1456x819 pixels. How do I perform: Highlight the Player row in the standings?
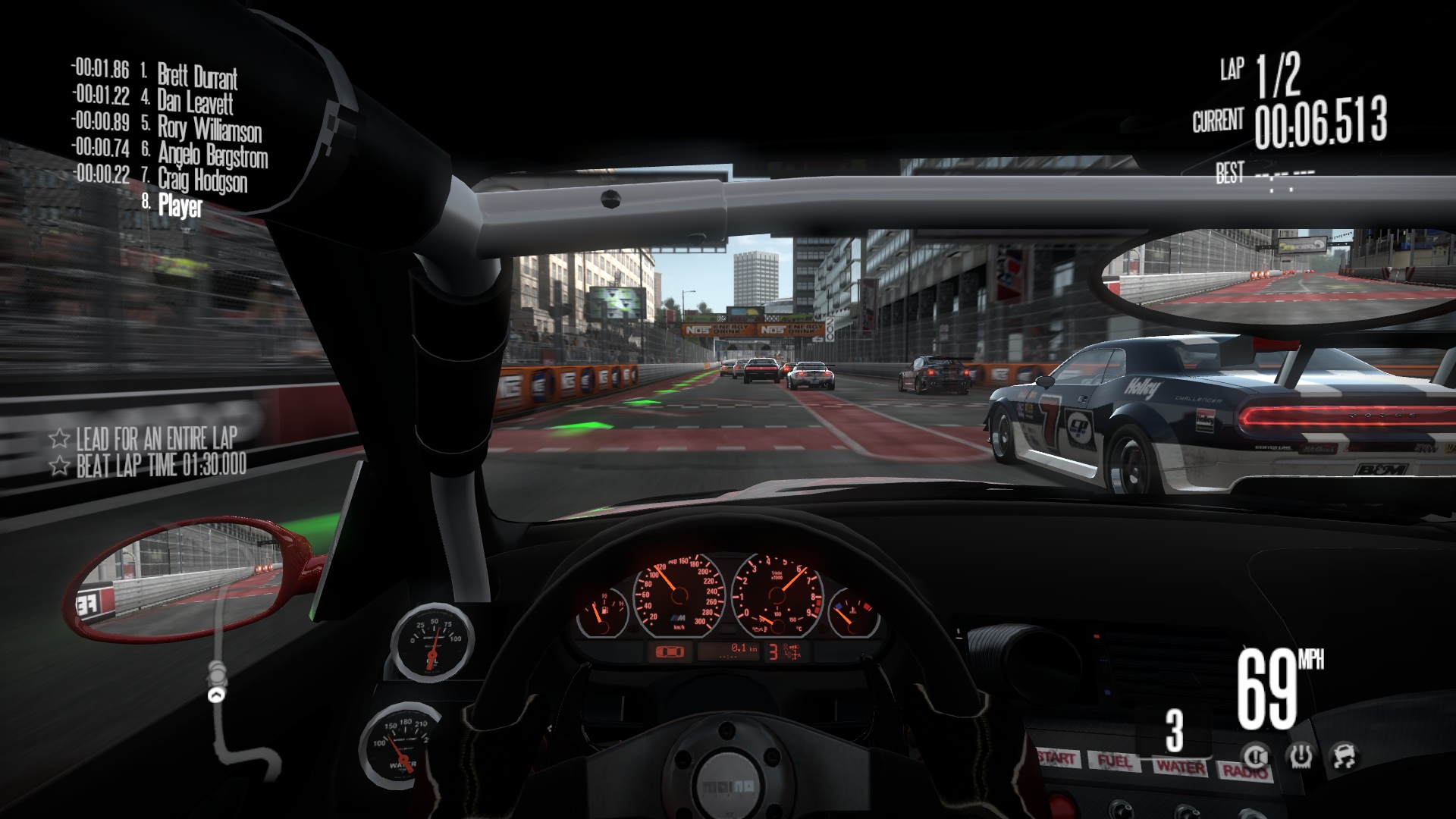coord(180,206)
